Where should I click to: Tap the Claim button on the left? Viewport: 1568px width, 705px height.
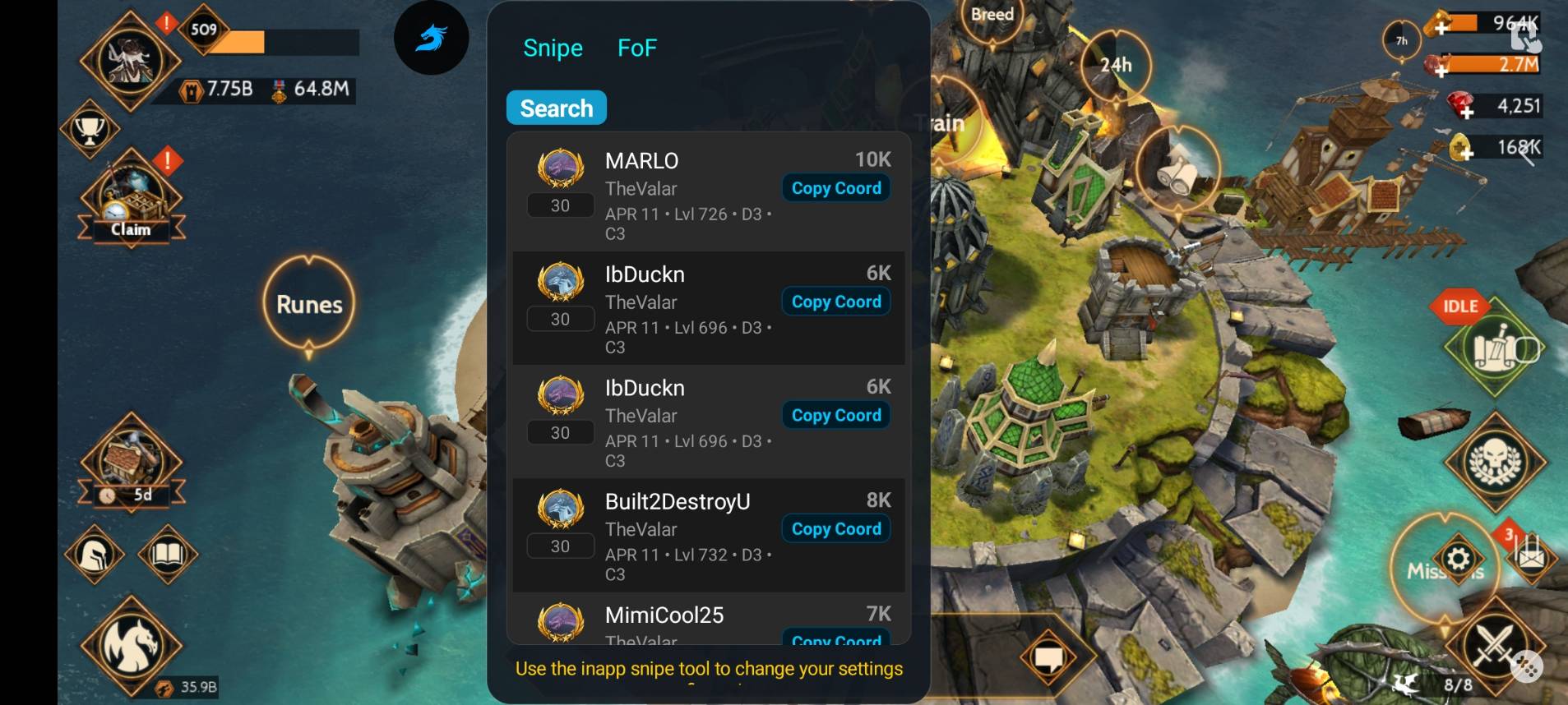click(x=130, y=229)
